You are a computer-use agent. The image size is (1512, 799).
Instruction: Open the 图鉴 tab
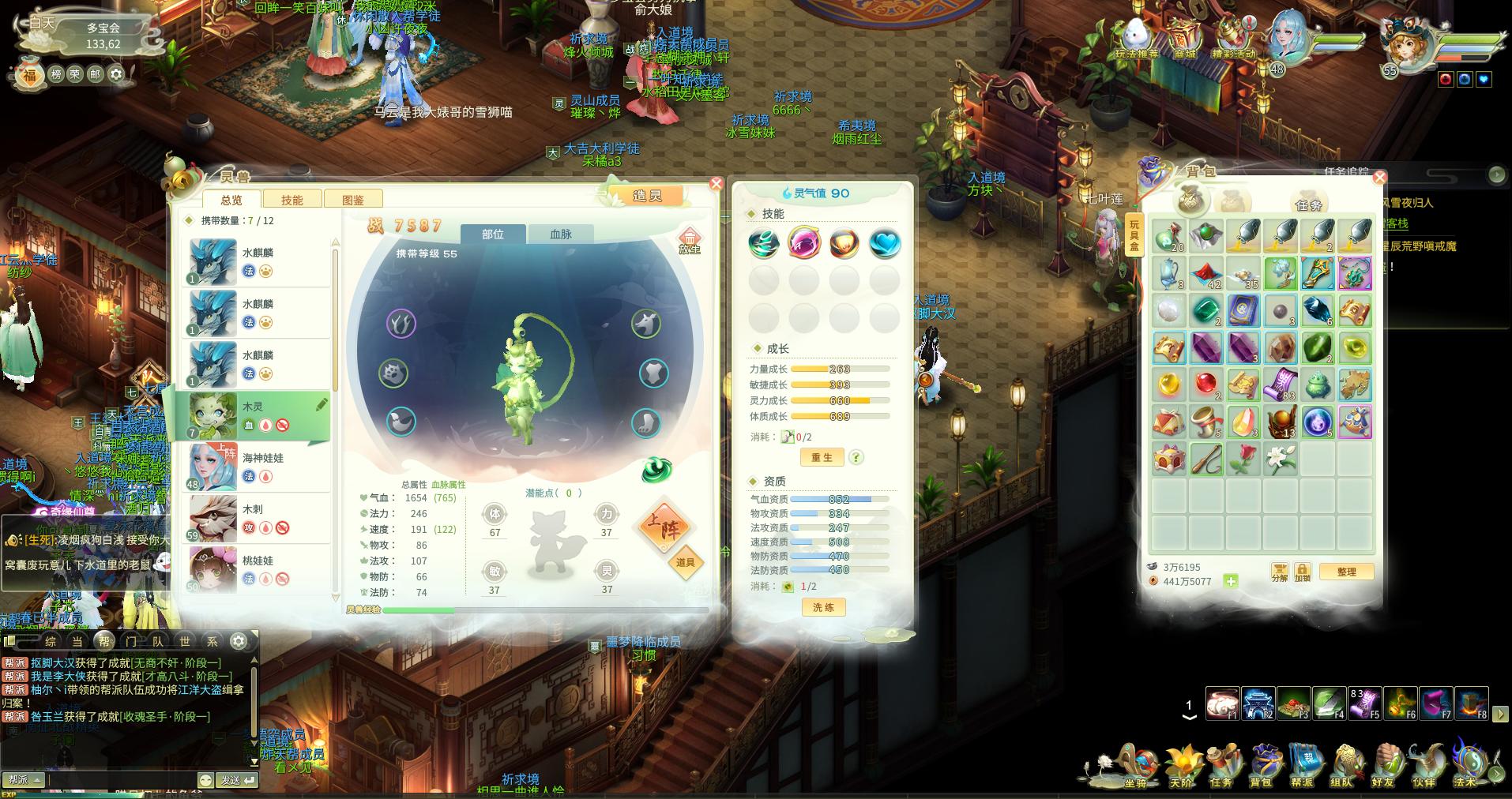click(x=353, y=200)
